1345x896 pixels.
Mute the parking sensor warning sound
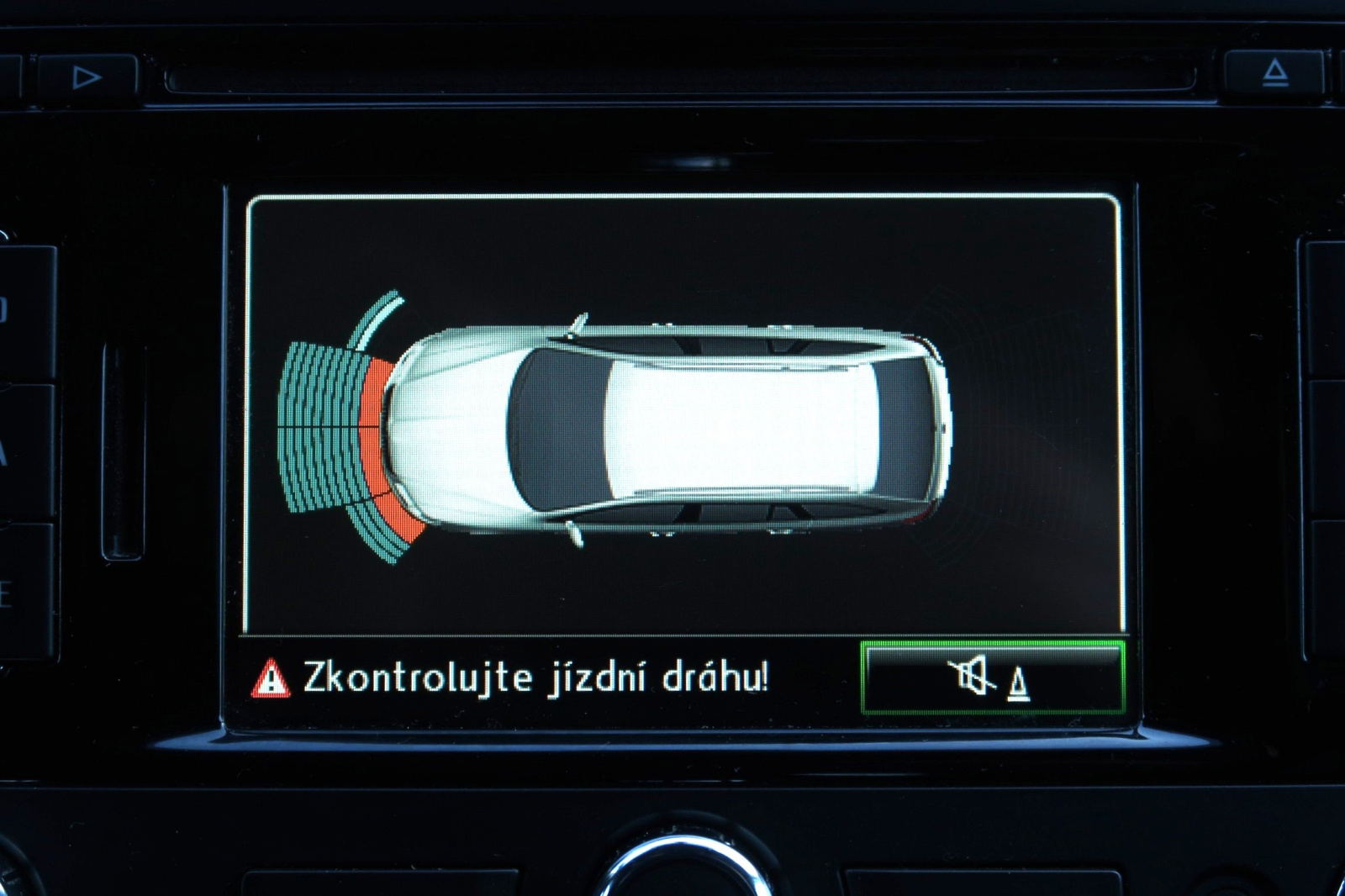(993, 677)
